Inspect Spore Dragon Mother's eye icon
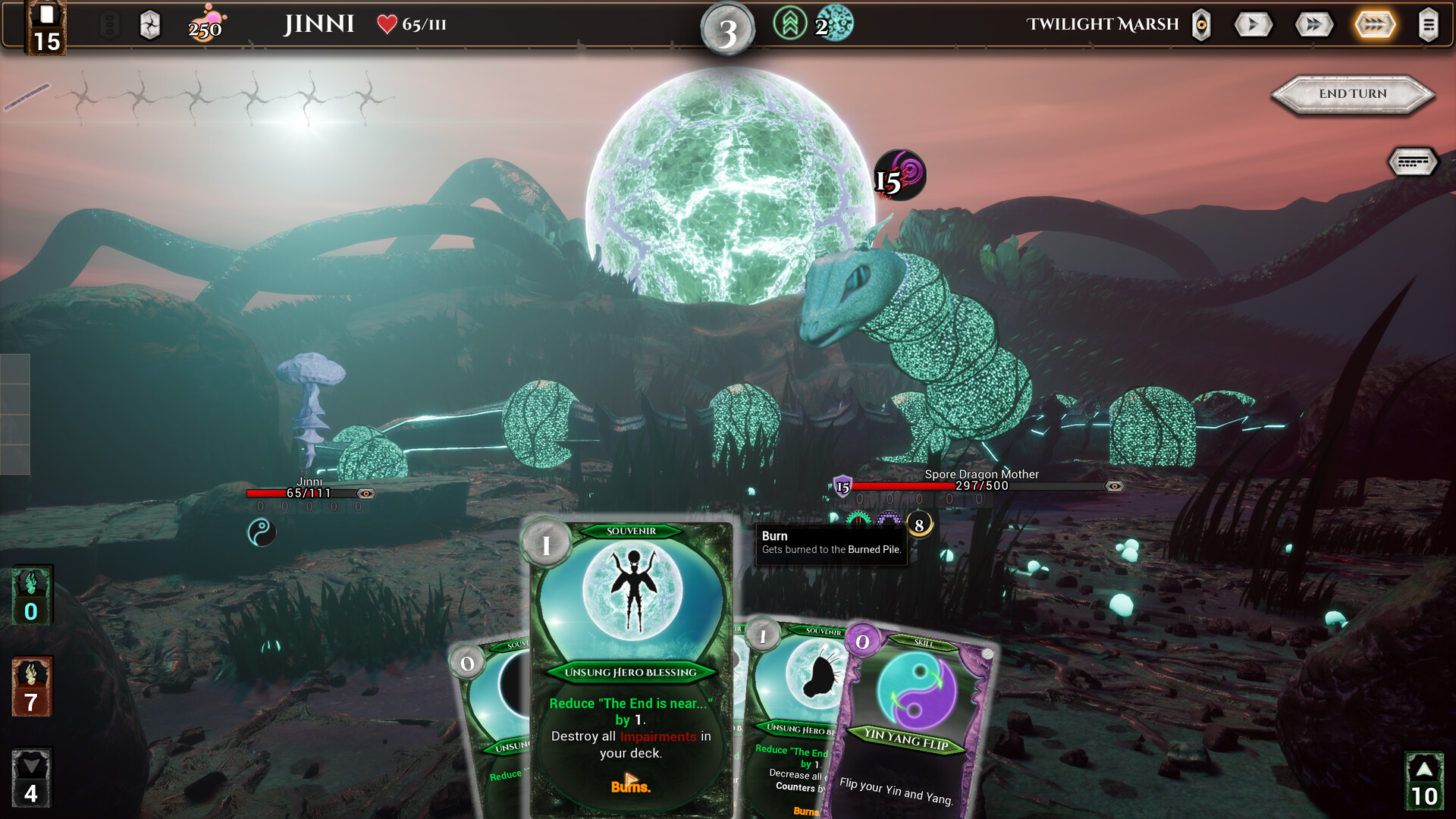The width and height of the screenshot is (1456, 819). point(1114,486)
